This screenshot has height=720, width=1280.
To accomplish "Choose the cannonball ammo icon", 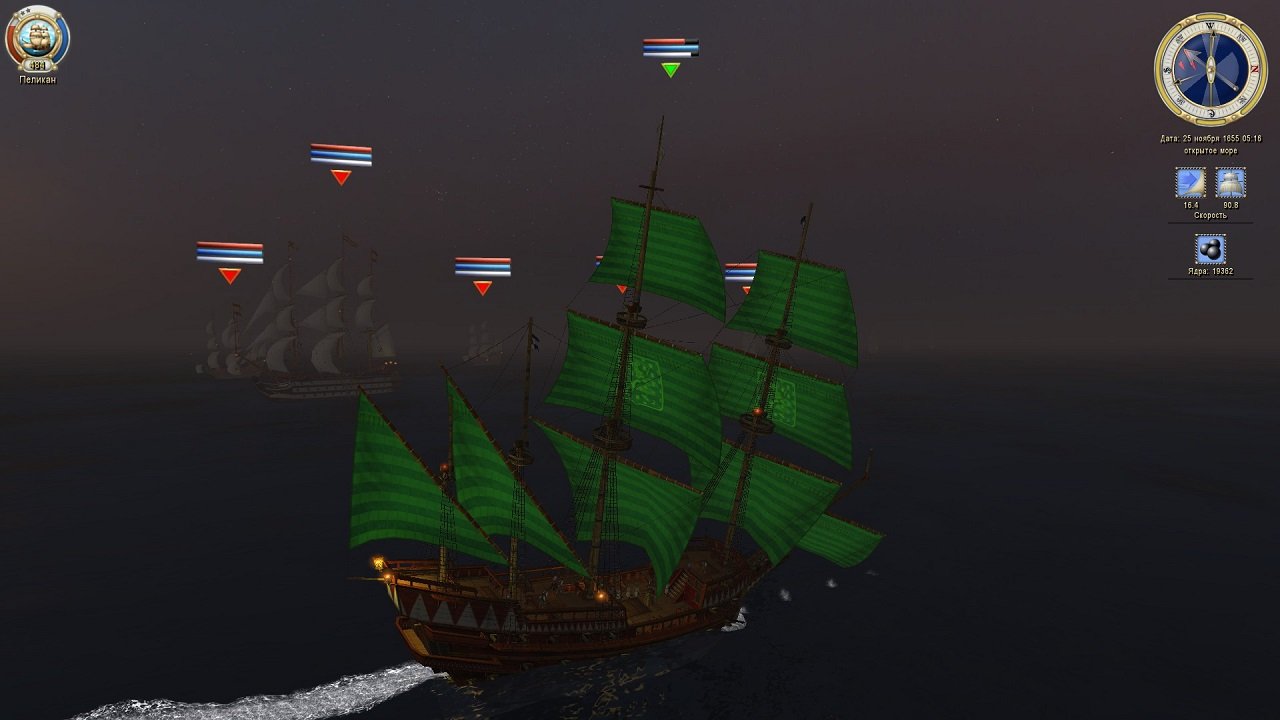I will (1210, 249).
